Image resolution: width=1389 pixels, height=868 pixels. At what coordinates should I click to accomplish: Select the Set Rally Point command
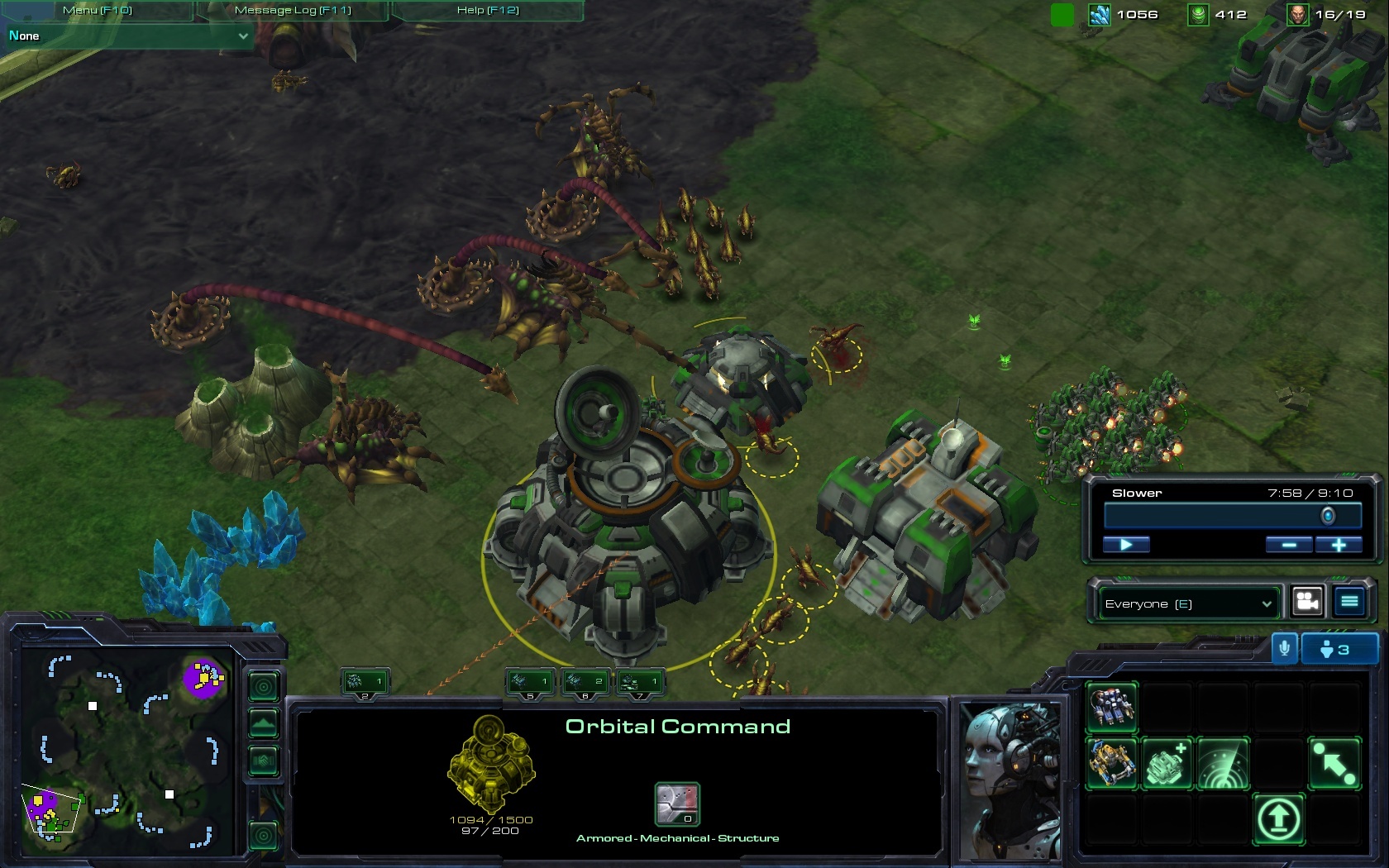click(1334, 763)
